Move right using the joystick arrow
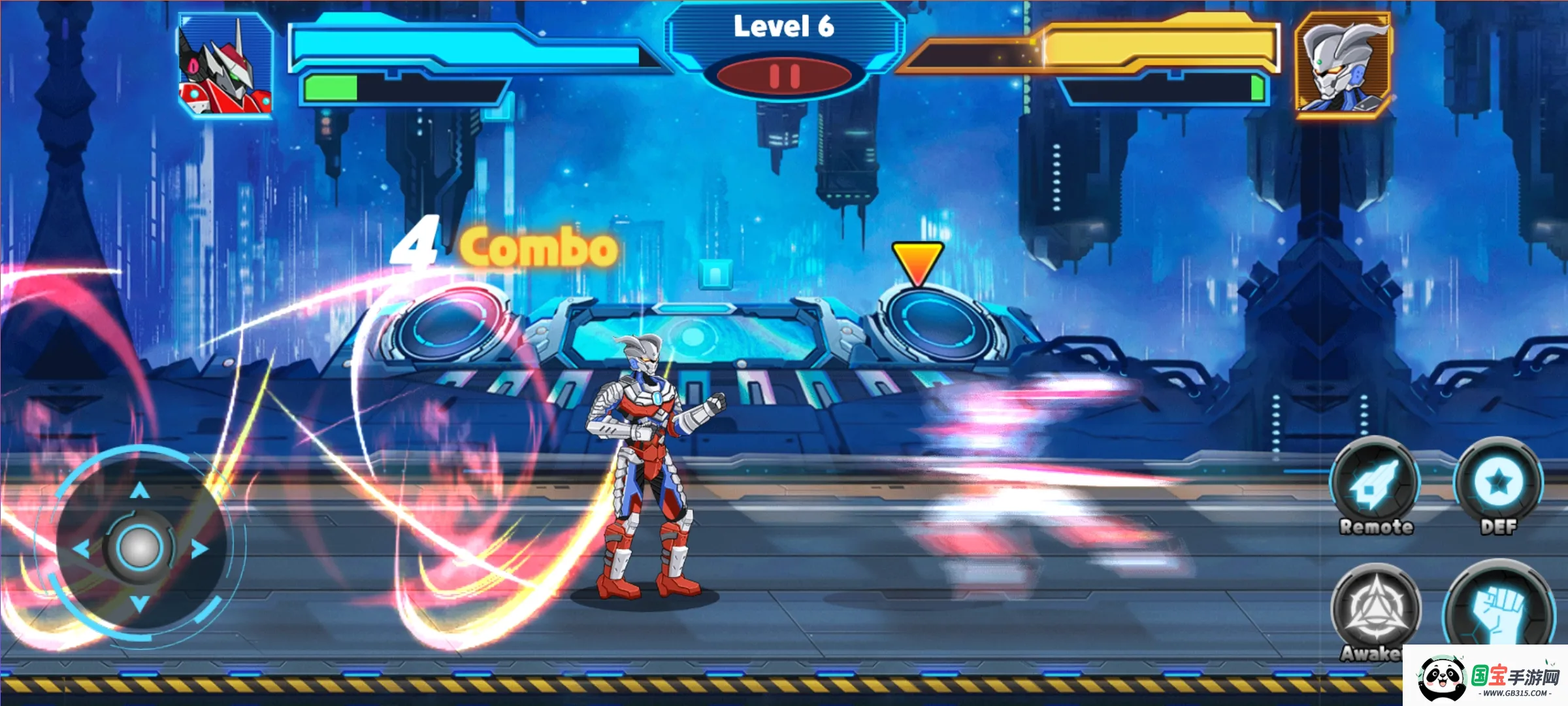The height and width of the screenshot is (706, 1568). click(199, 548)
